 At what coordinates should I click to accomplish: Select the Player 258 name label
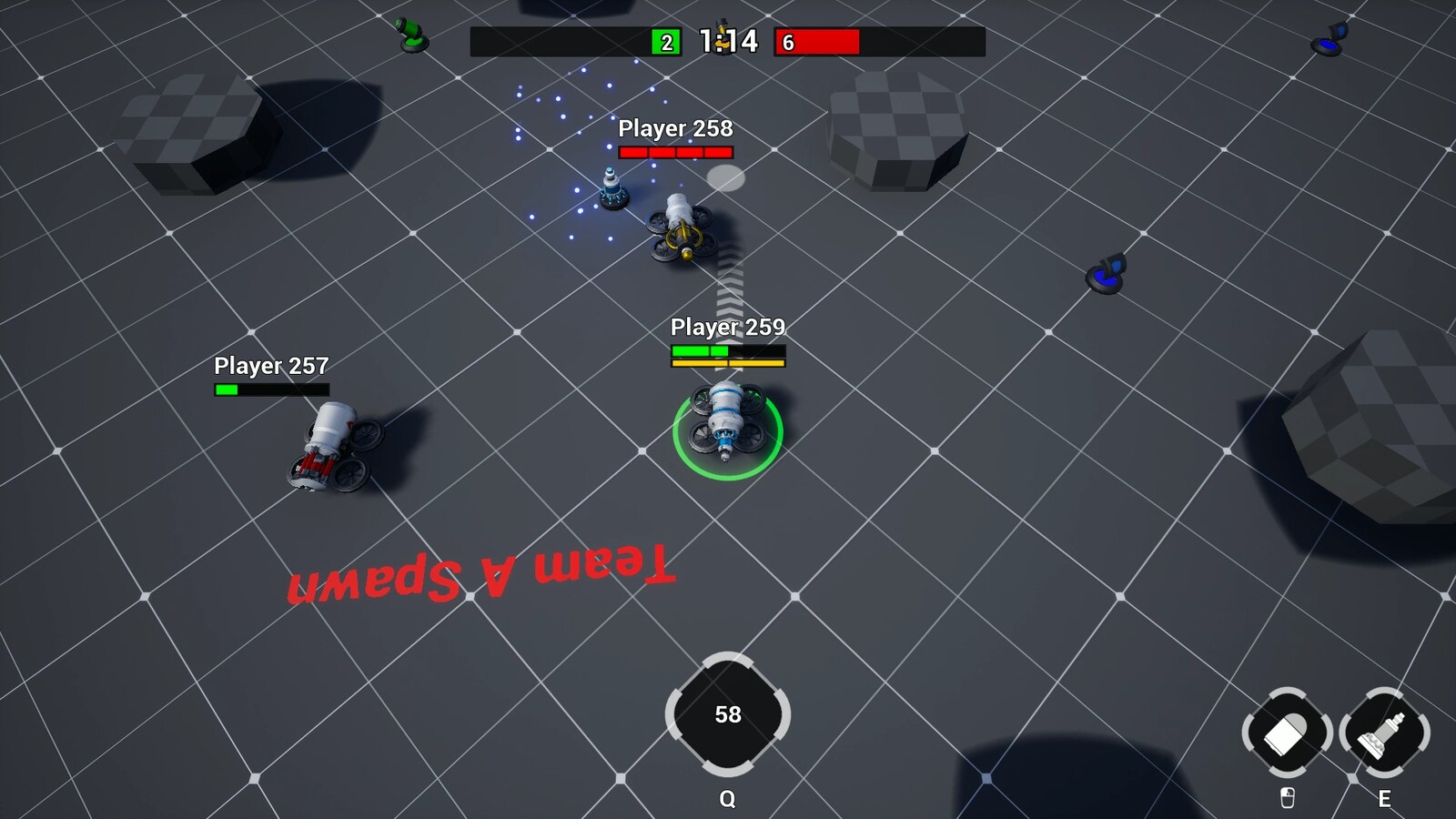point(675,129)
